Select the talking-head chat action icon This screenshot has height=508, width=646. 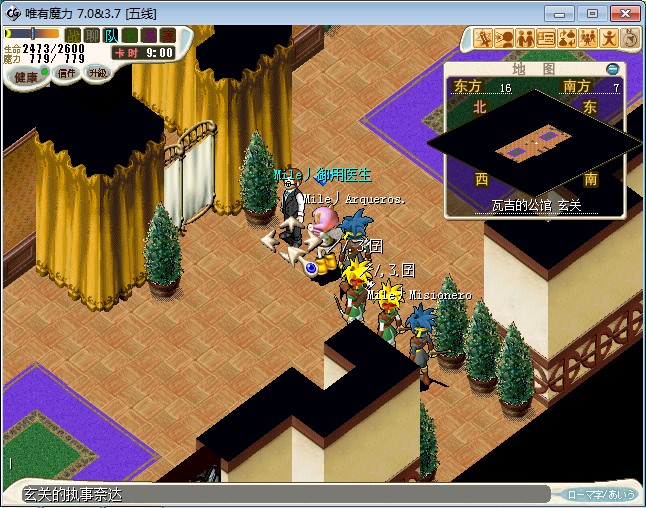coord(504,39)
